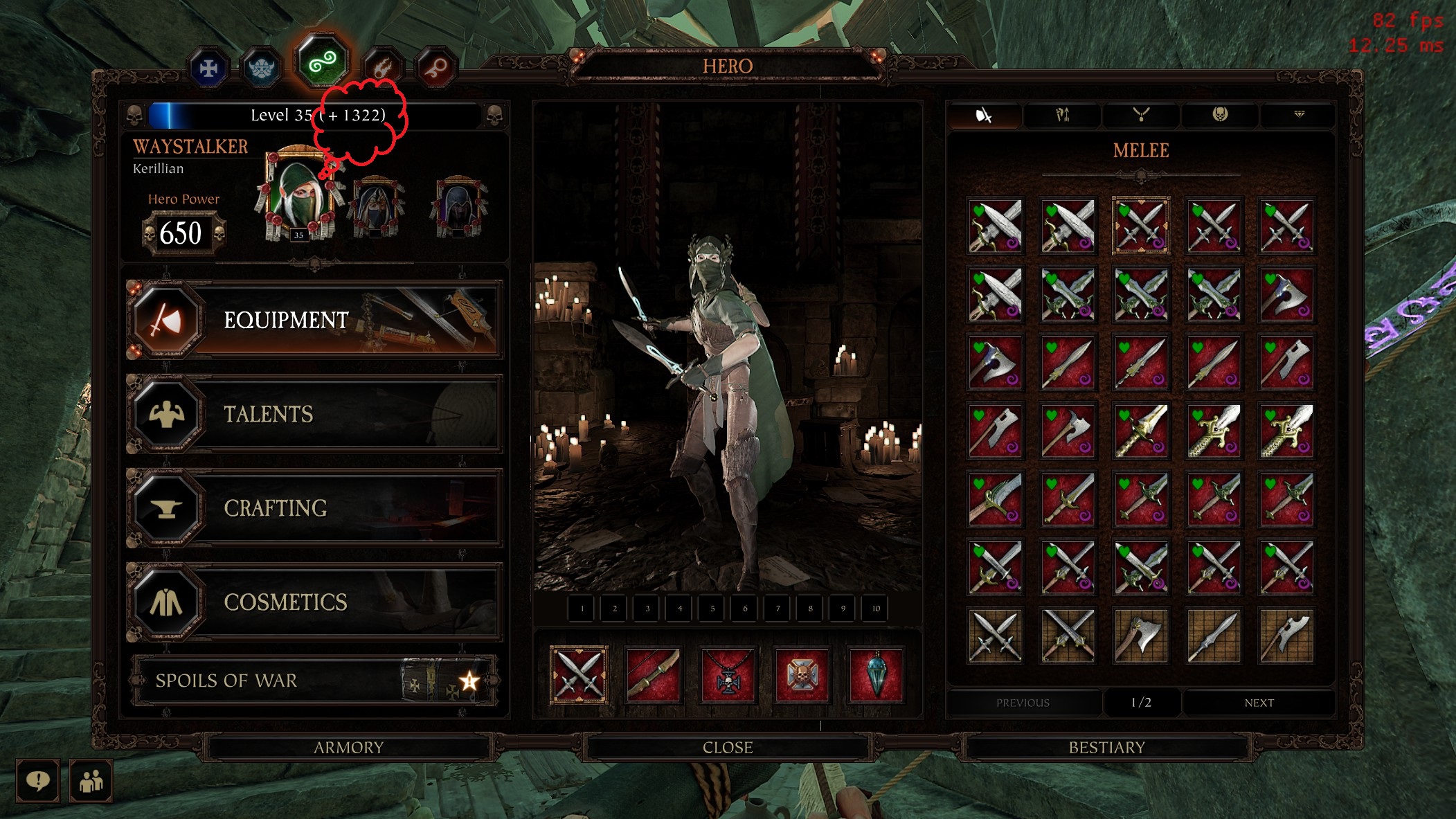Open the Equipment menu

pos(315,320)
